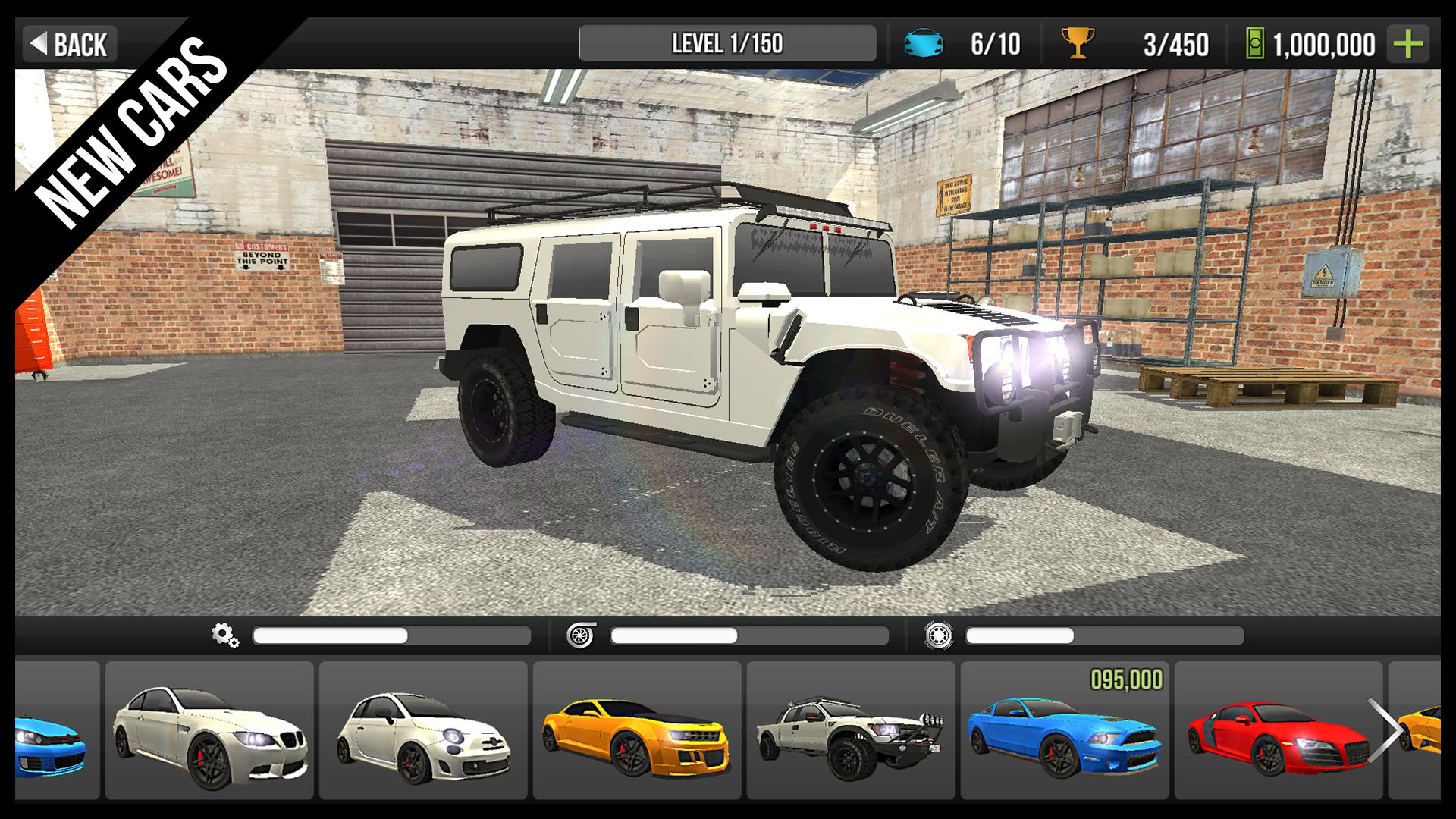Click the LEVEL 1/150 display
This screenshot has width=1456, height=819.
726,43
